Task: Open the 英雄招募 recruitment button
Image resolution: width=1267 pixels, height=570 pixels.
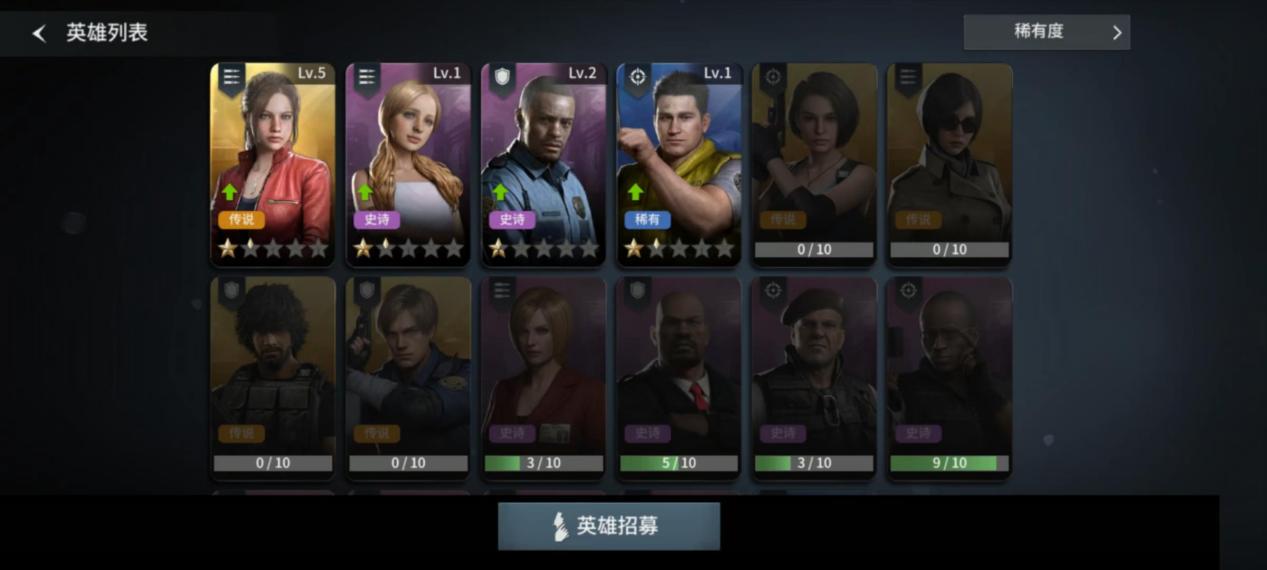Action: [x=608, y=526]
